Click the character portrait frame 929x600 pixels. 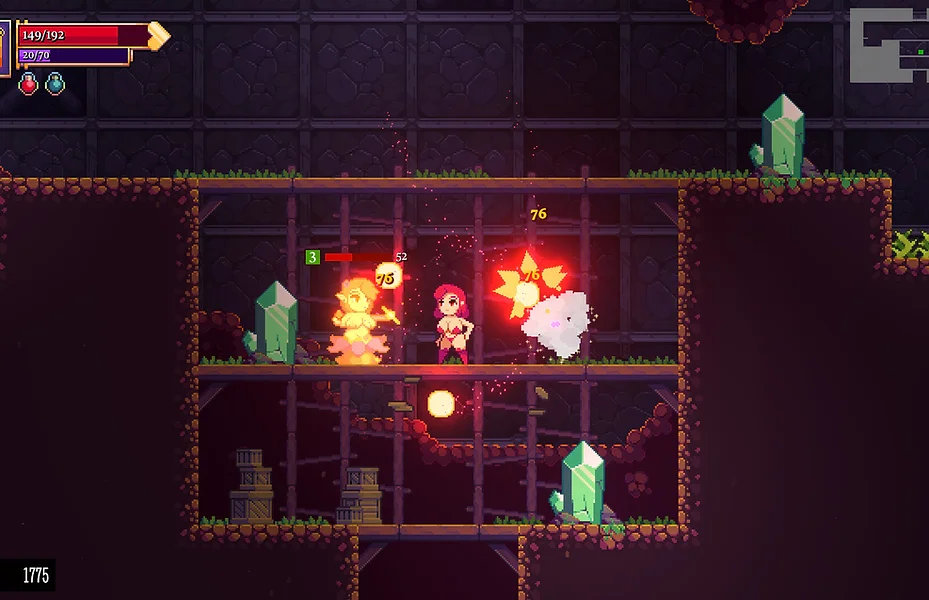coord(4,47)
